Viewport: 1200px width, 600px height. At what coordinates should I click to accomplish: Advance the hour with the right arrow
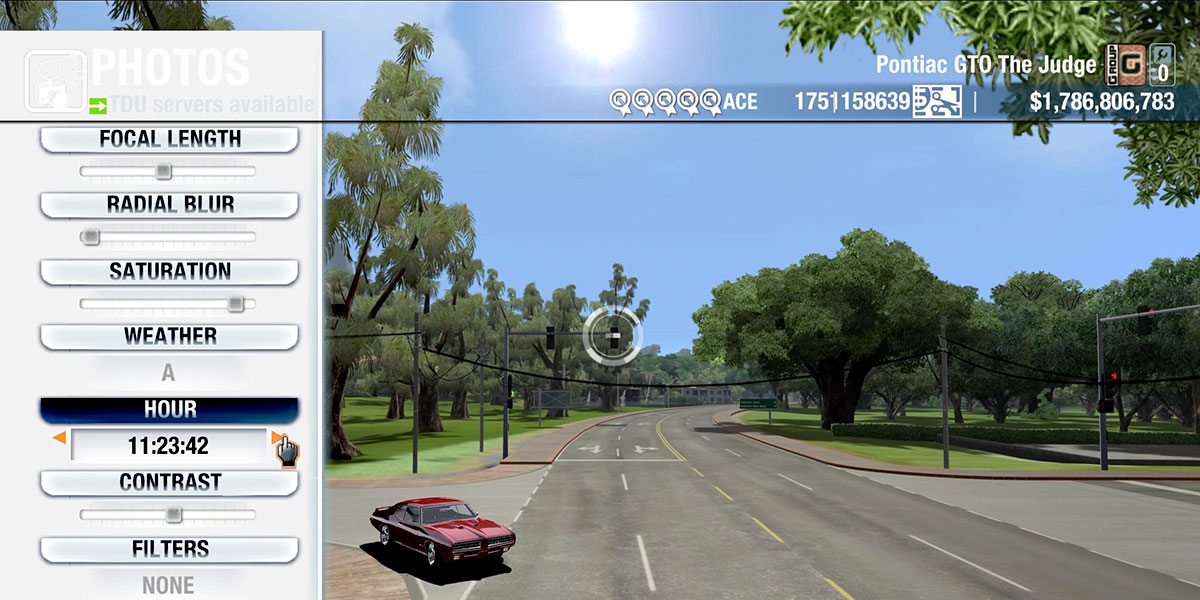277,438
